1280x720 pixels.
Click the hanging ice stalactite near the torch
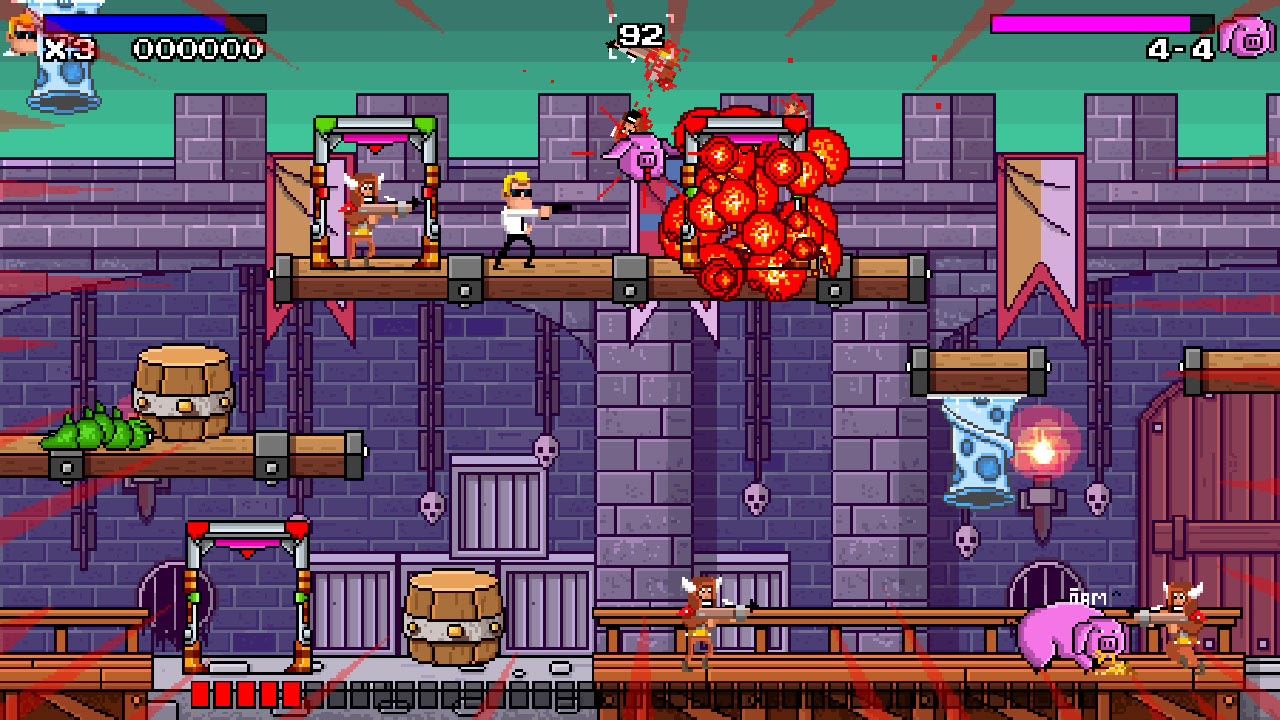pos(975,450)
